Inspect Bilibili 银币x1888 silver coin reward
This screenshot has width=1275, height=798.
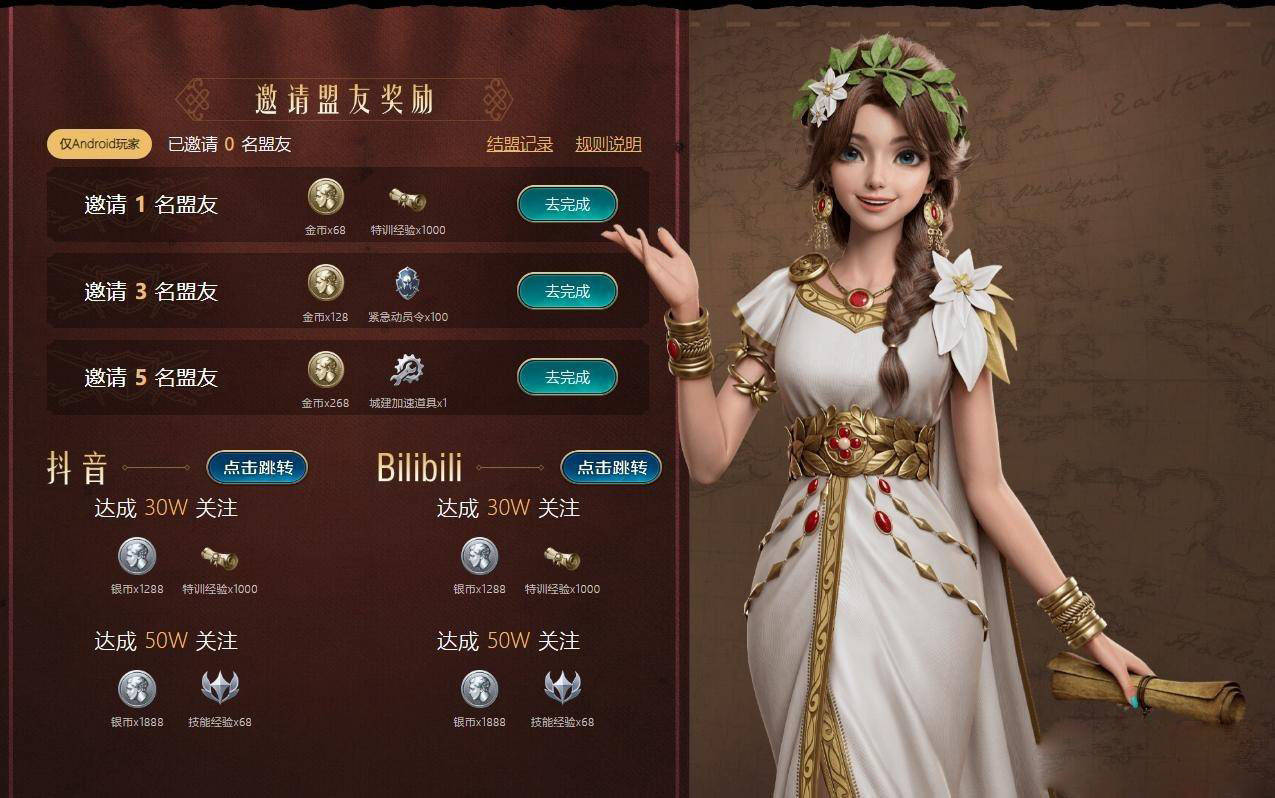pyautogui.click(x=479, y=688)
